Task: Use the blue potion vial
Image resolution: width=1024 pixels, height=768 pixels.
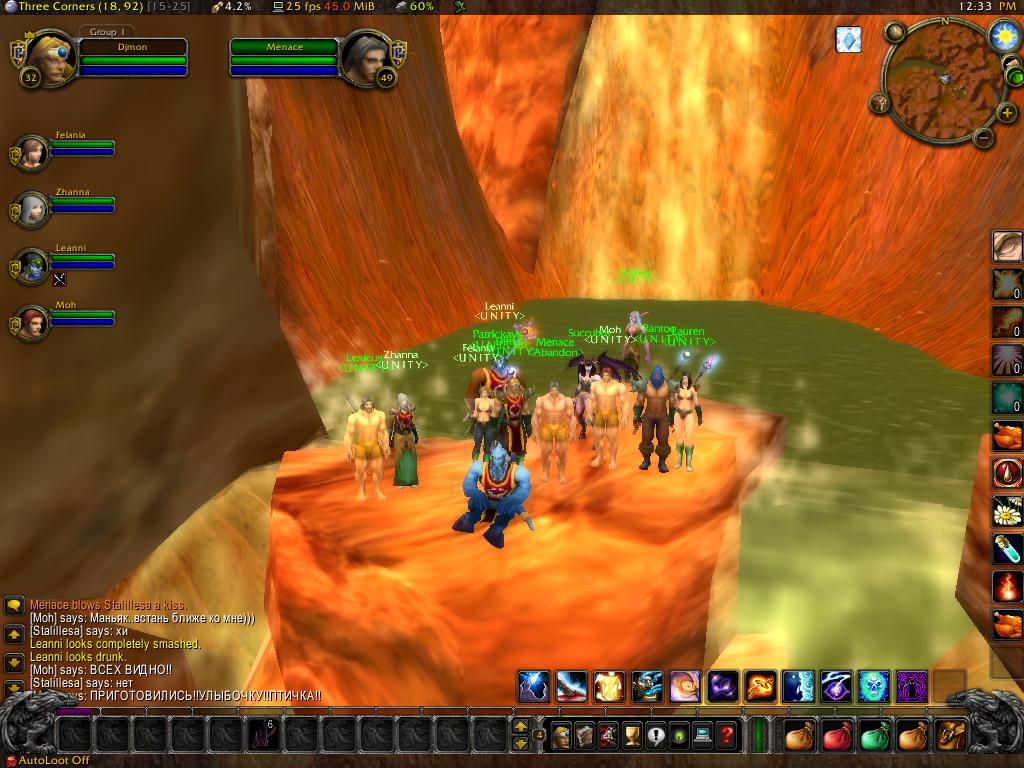Action: (x=1006, y=548)
